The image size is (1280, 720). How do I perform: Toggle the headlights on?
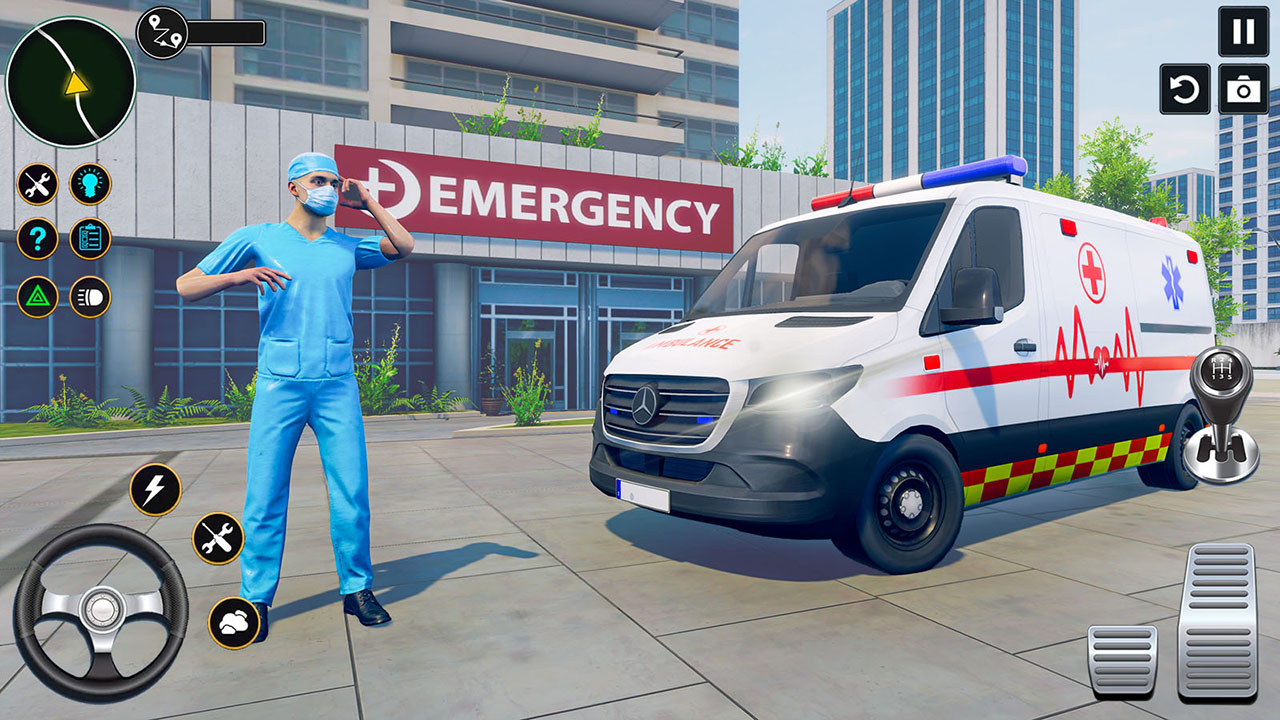pyautogui.click(x=90, y=296)
